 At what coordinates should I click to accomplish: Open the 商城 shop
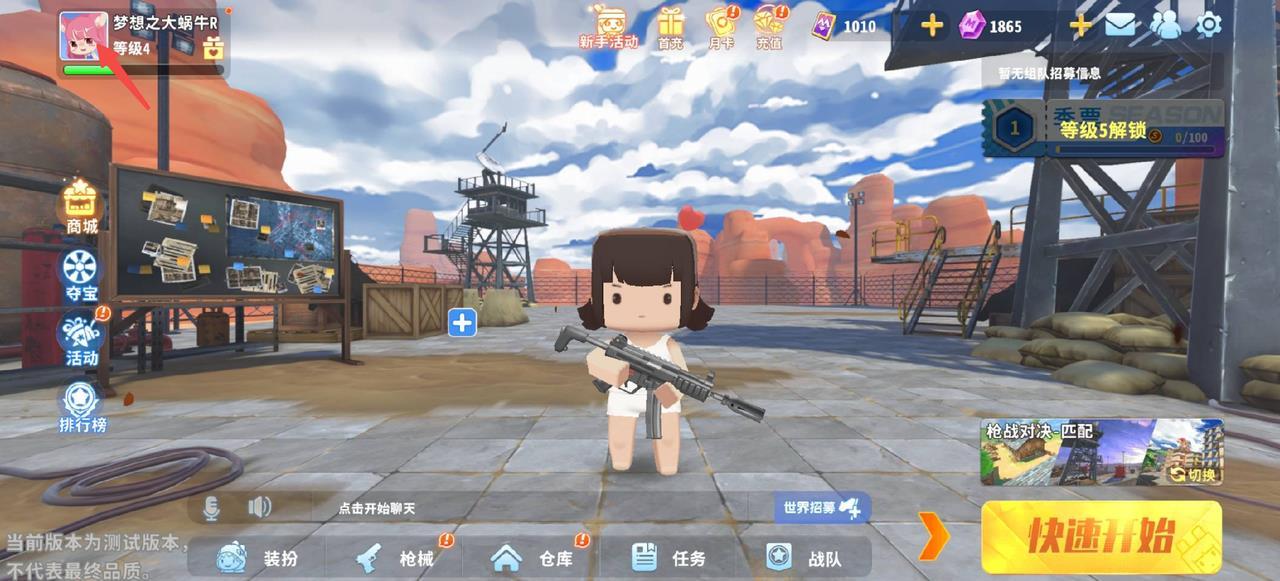point(81,209)
